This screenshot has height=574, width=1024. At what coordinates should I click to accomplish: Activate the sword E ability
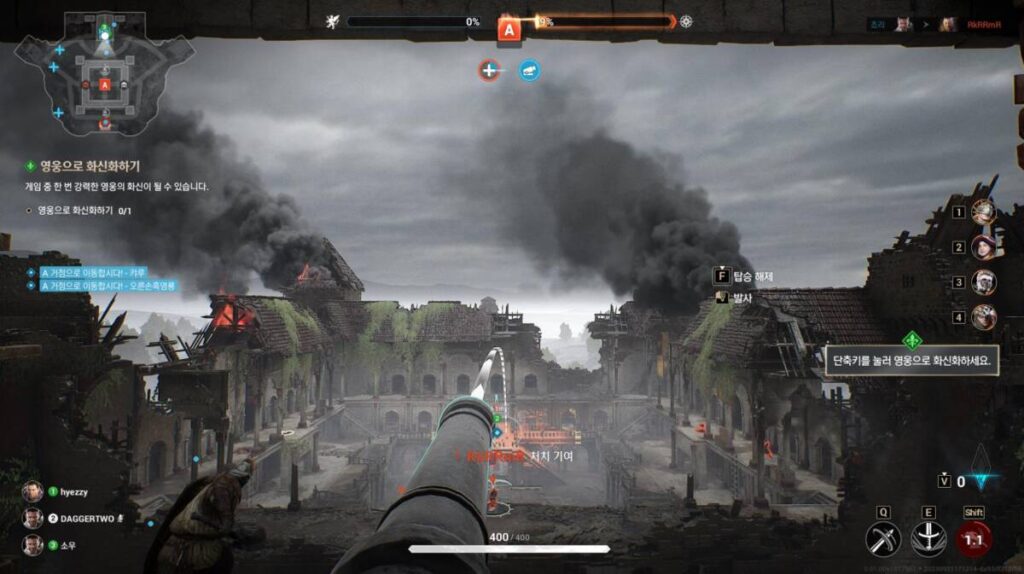coord(927,540)
